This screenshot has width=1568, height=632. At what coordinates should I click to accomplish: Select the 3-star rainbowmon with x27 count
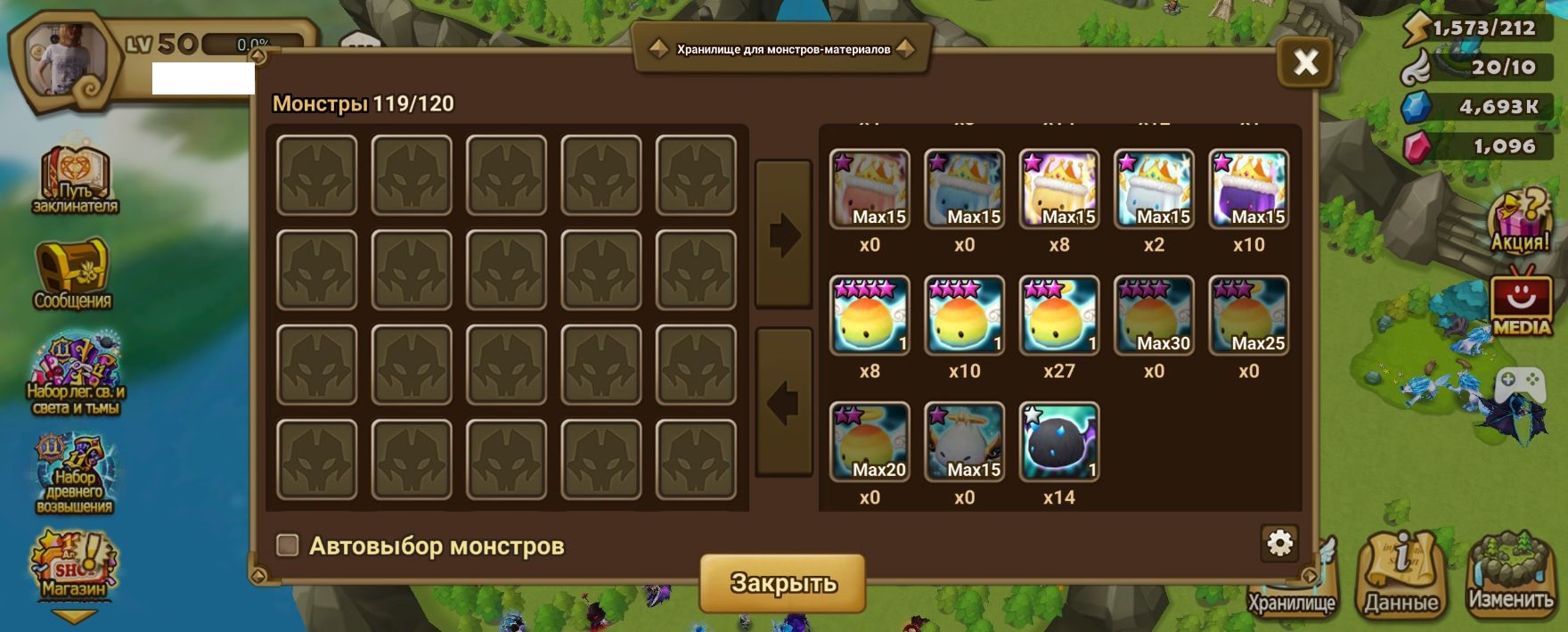(x=1059, y=316)
